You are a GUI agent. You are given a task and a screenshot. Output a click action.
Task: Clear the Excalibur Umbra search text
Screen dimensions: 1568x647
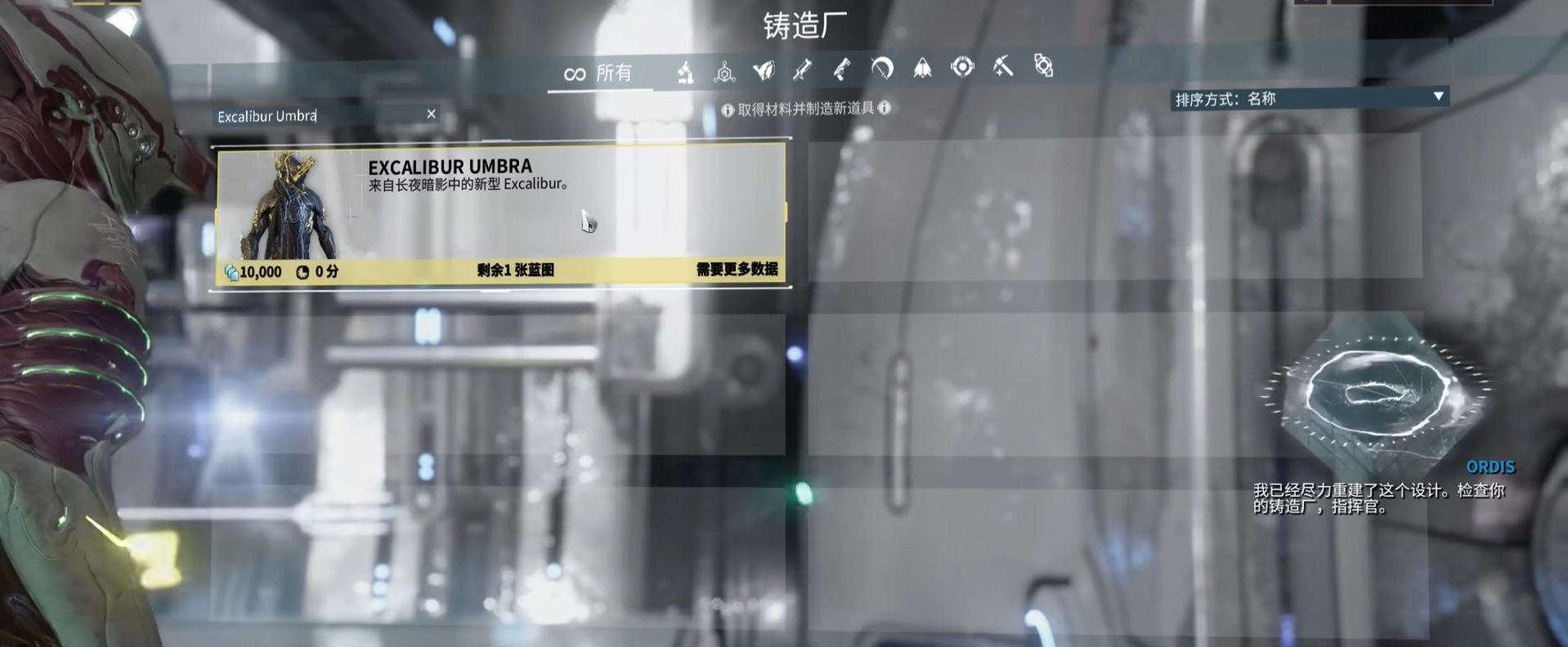[431, 114]
